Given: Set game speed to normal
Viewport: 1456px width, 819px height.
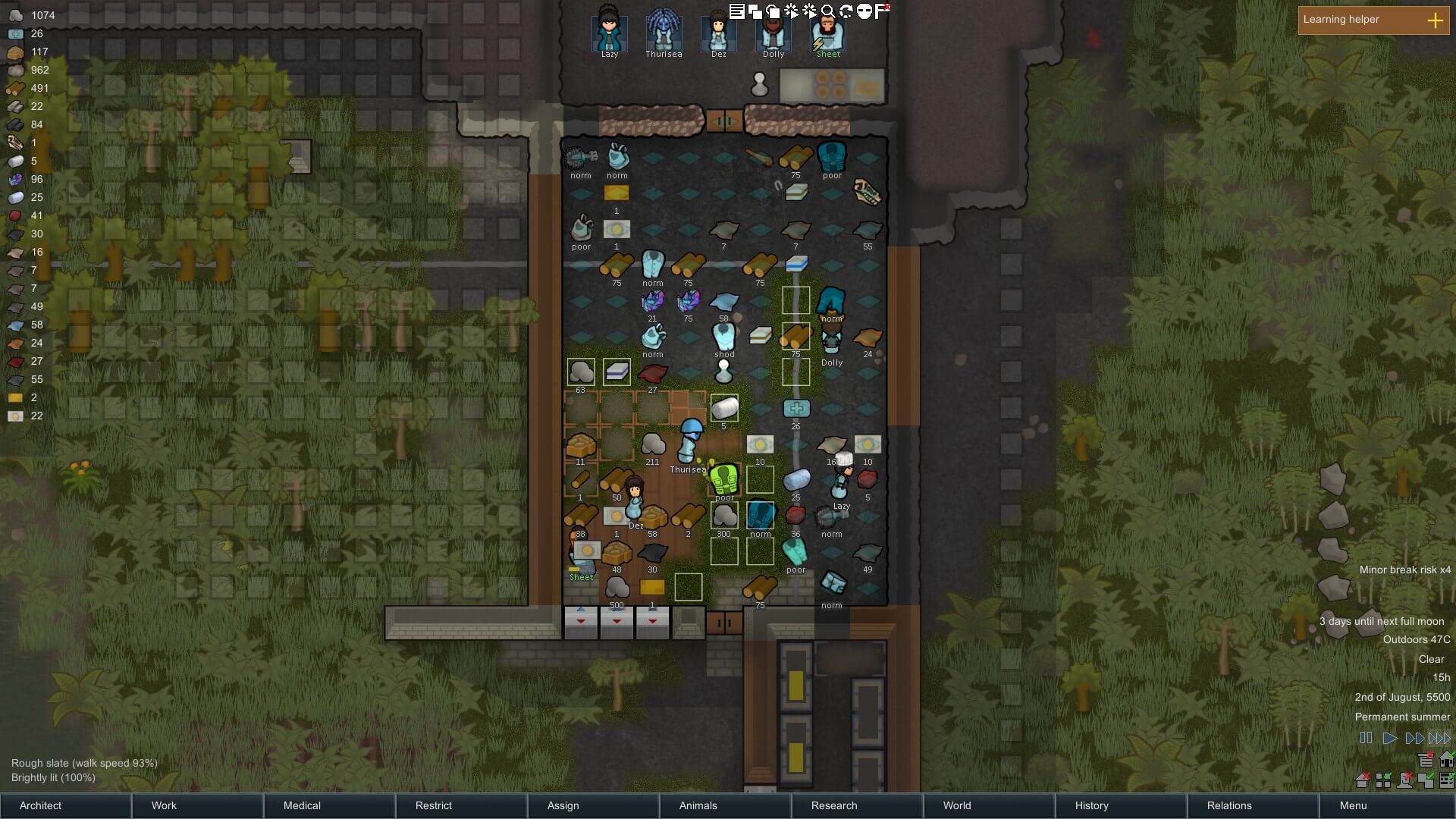Looking at the screenshot, I should 1389,738.
